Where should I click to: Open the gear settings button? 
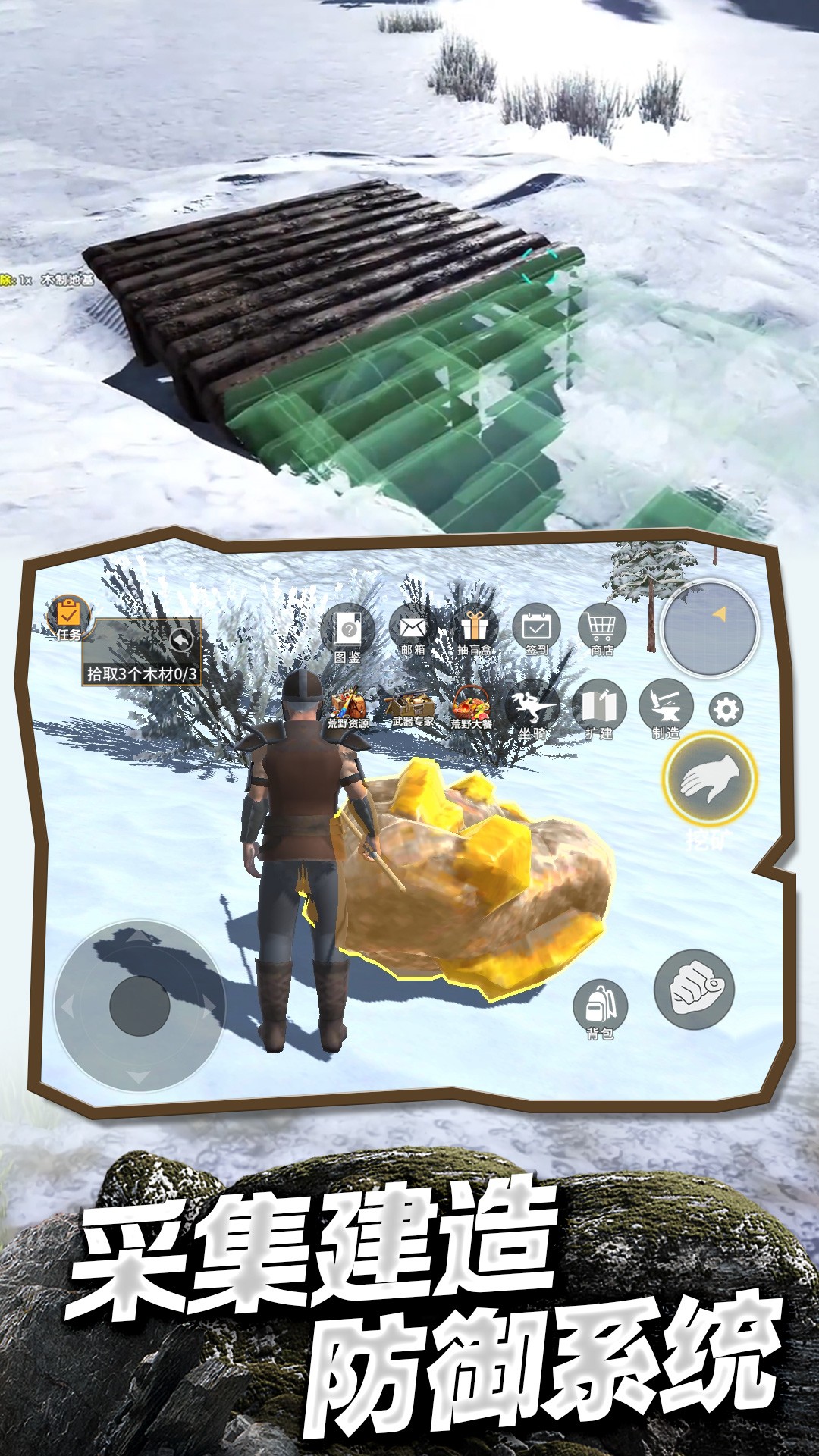(726, 711)
